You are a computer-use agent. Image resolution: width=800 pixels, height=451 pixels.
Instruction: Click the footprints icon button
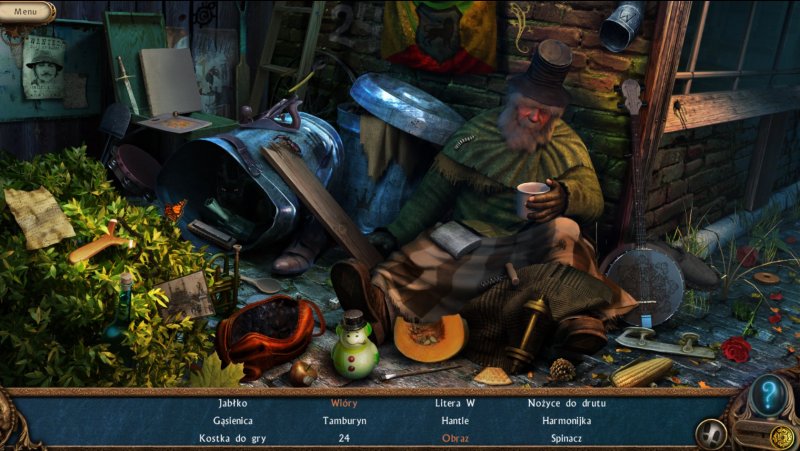pos(711,433)
